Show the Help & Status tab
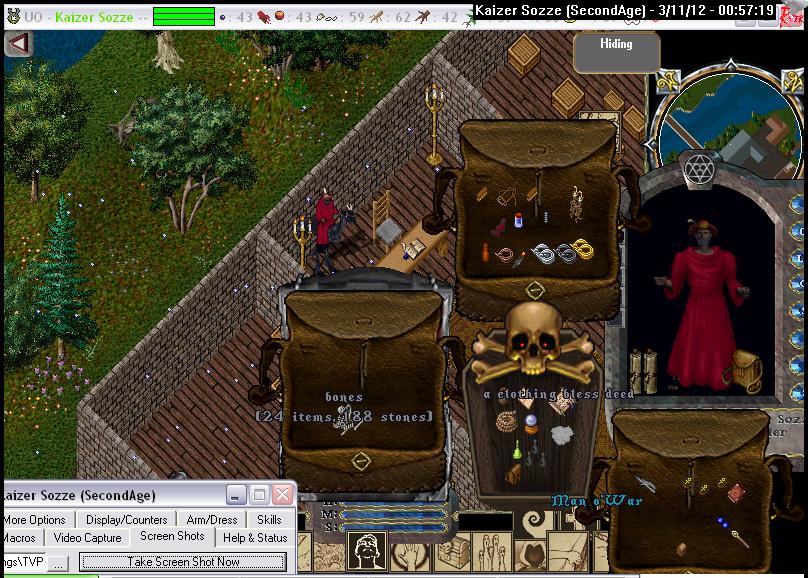The height and width of the screenshot is (578, 808). (x=255, y=538)
